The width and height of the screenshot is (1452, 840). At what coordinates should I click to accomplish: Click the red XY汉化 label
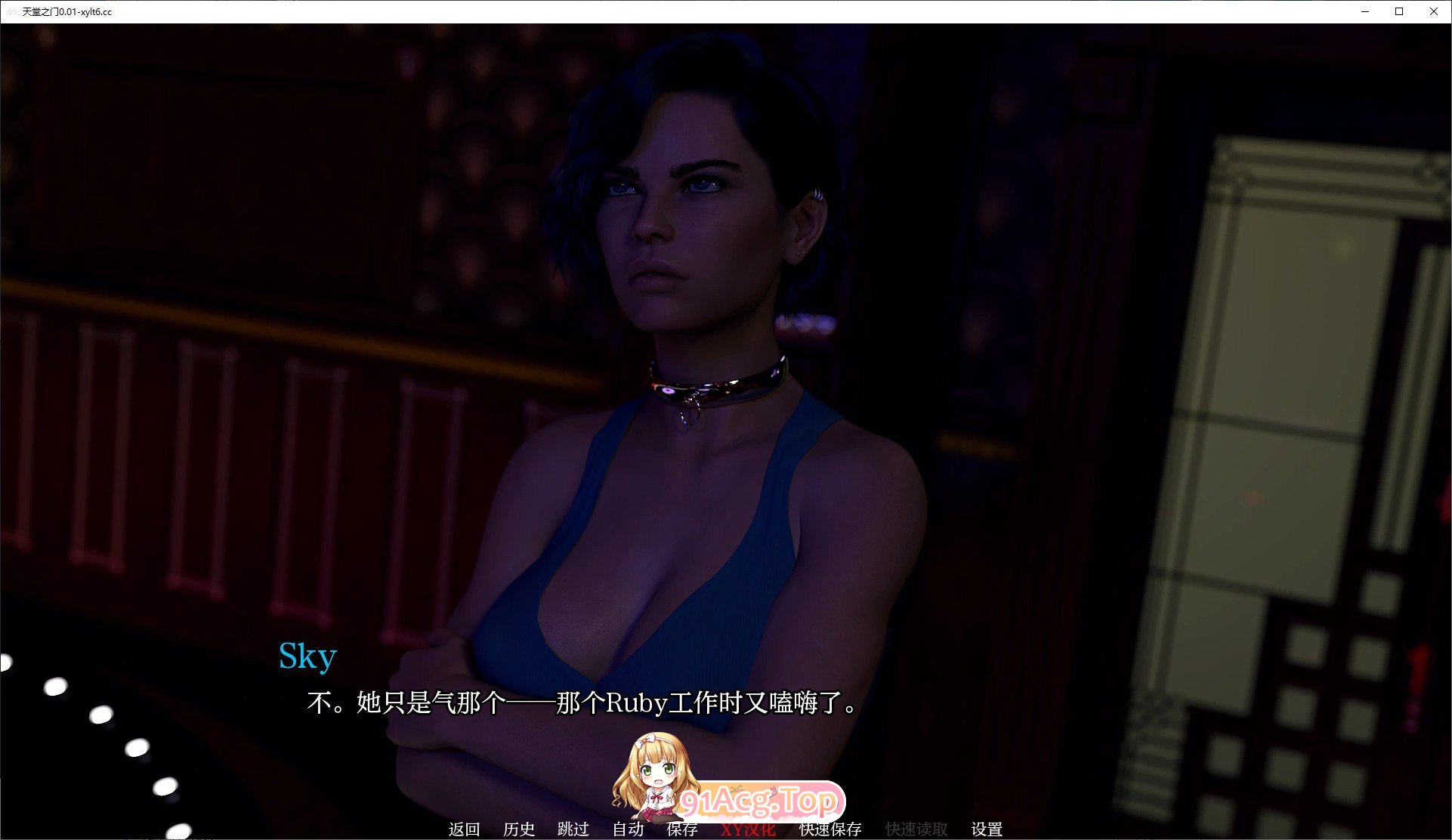pos(748,829)
